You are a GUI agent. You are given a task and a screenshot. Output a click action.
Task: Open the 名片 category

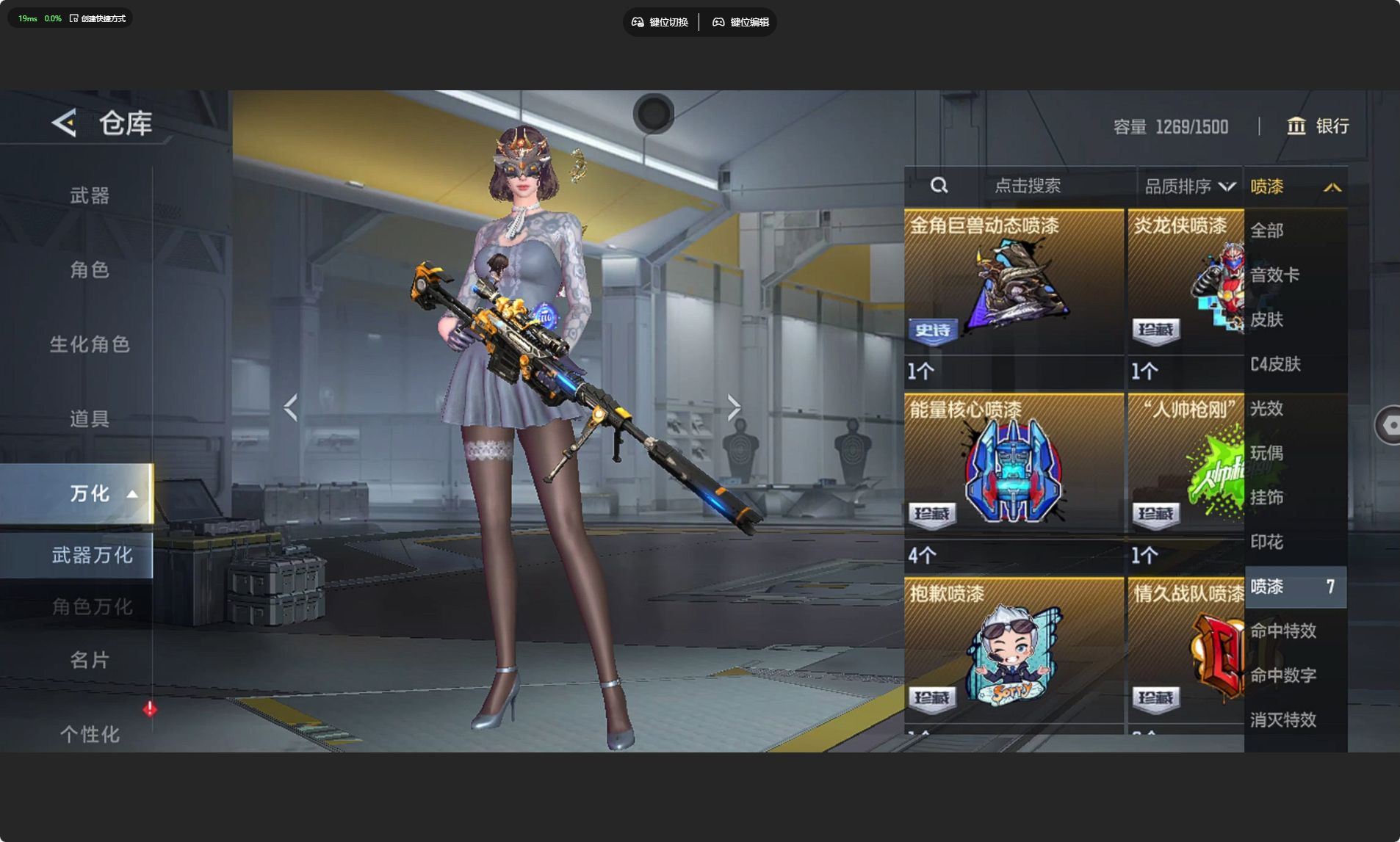(x=90, y=660)
